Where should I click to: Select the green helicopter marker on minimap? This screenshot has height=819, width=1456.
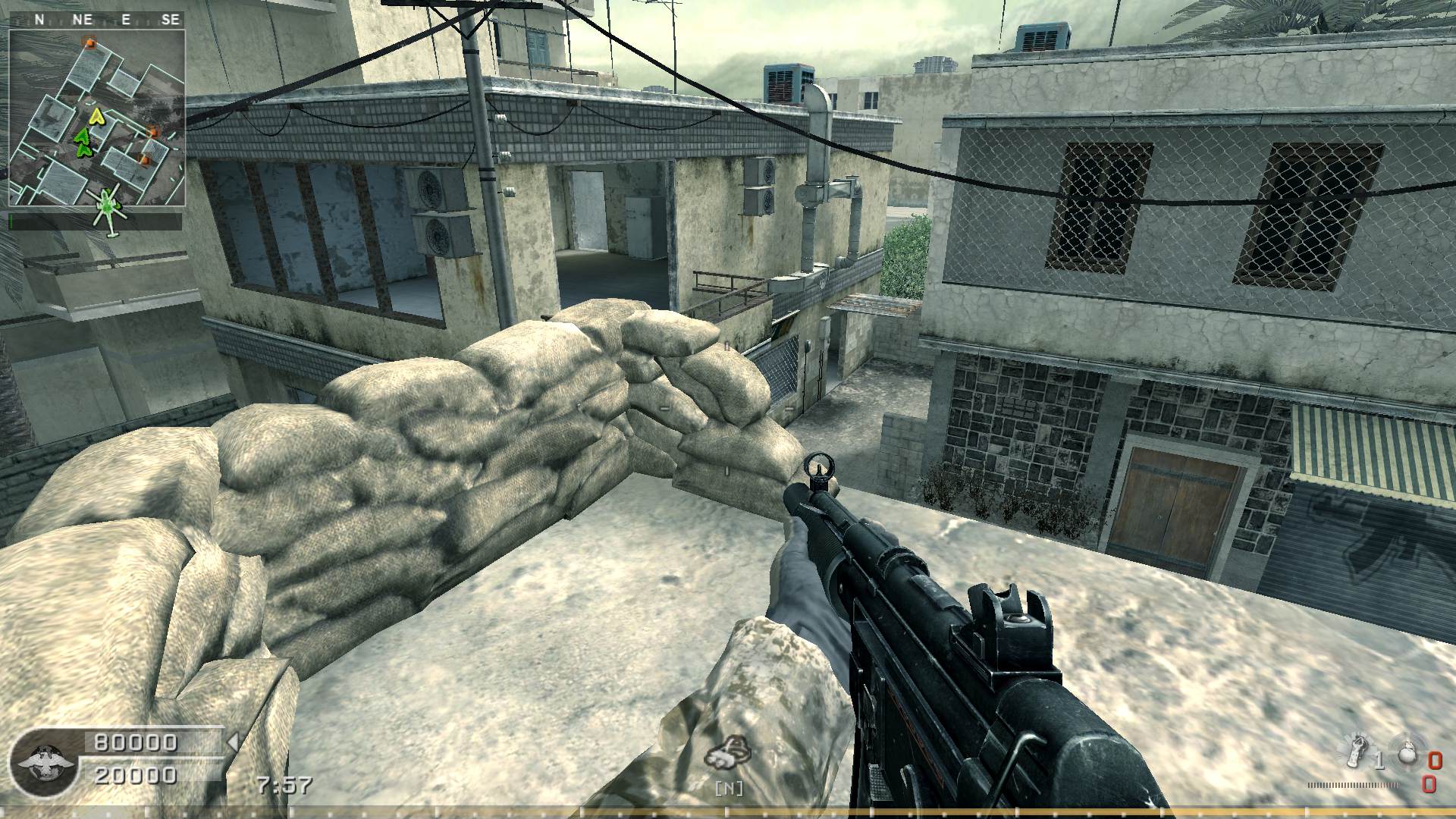(108, 205)
